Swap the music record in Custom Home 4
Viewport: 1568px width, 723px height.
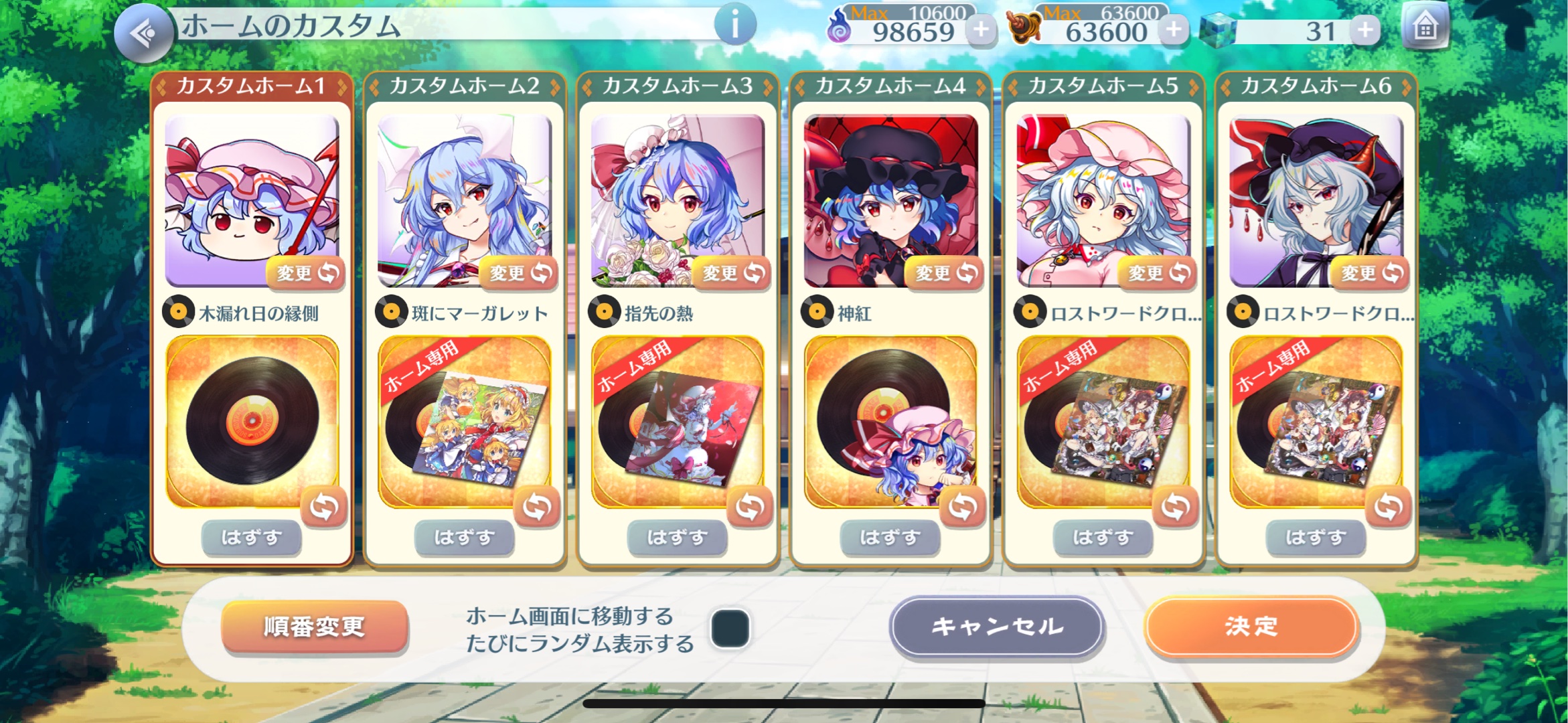click(962, 507)
